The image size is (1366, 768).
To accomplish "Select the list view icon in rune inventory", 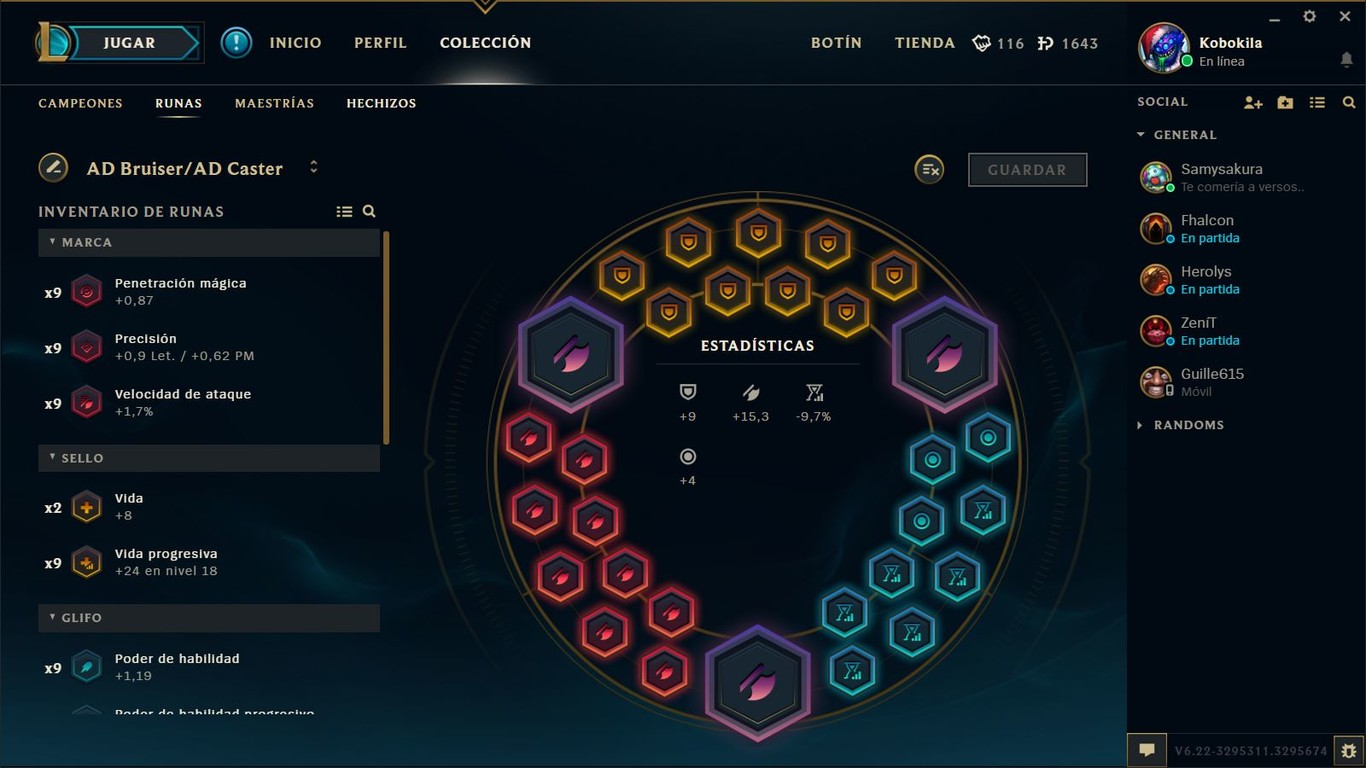I will click(344, 211).
